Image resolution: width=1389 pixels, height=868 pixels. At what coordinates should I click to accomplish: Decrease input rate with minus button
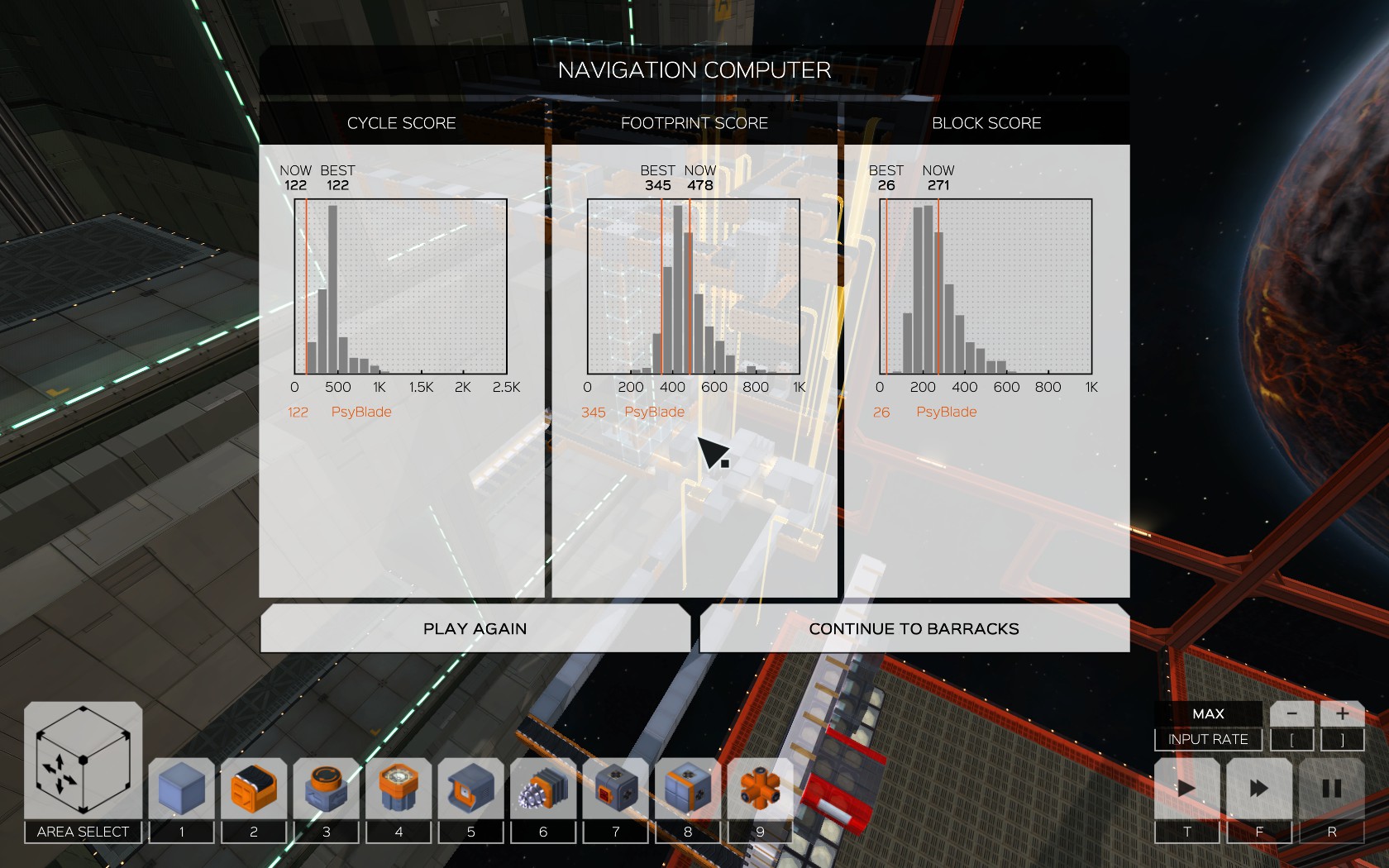coord(1291,713)
